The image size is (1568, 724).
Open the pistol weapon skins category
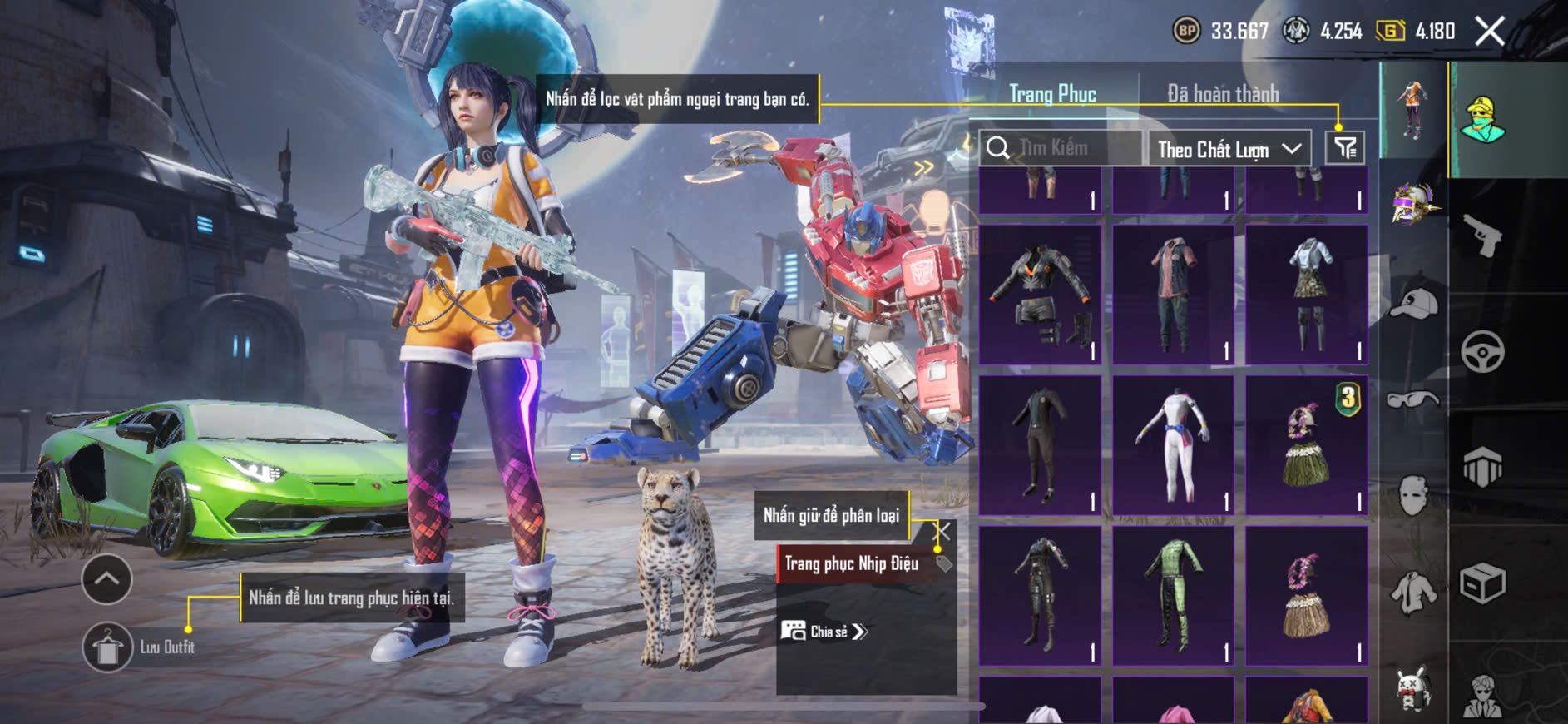[1482, 236]
